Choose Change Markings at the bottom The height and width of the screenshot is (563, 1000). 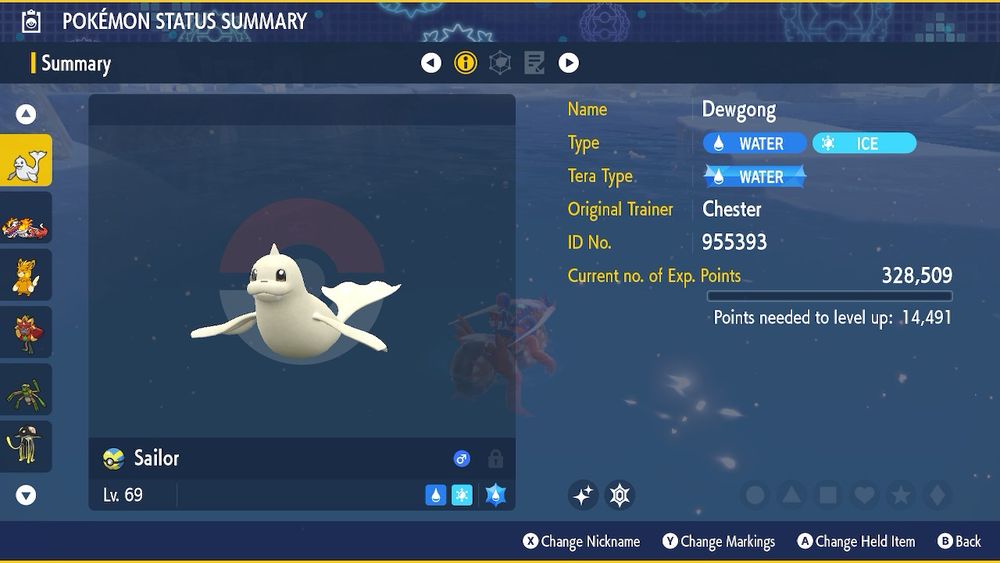pos(719,541)
